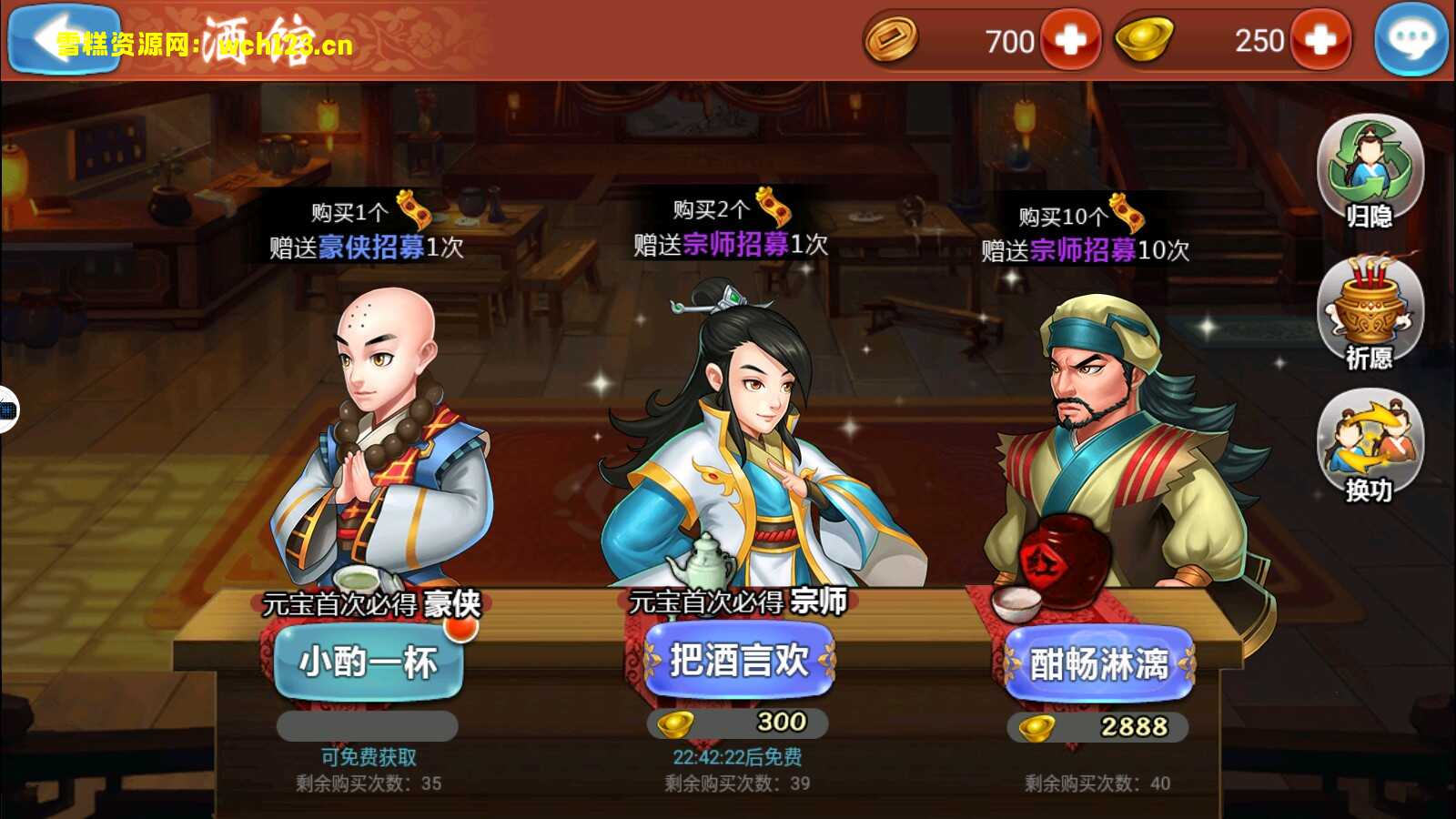
Task: Click the blue back arrow button
Action: coord(64,40)
